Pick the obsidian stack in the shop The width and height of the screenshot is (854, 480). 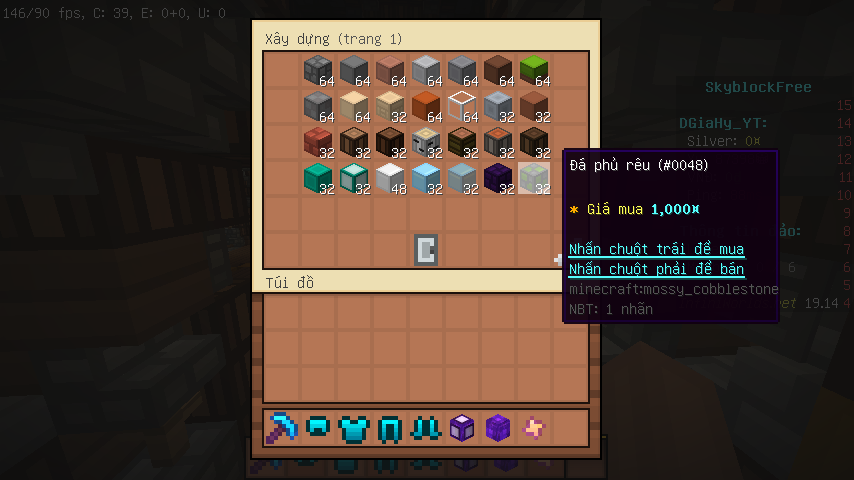(x=498, y=178)
